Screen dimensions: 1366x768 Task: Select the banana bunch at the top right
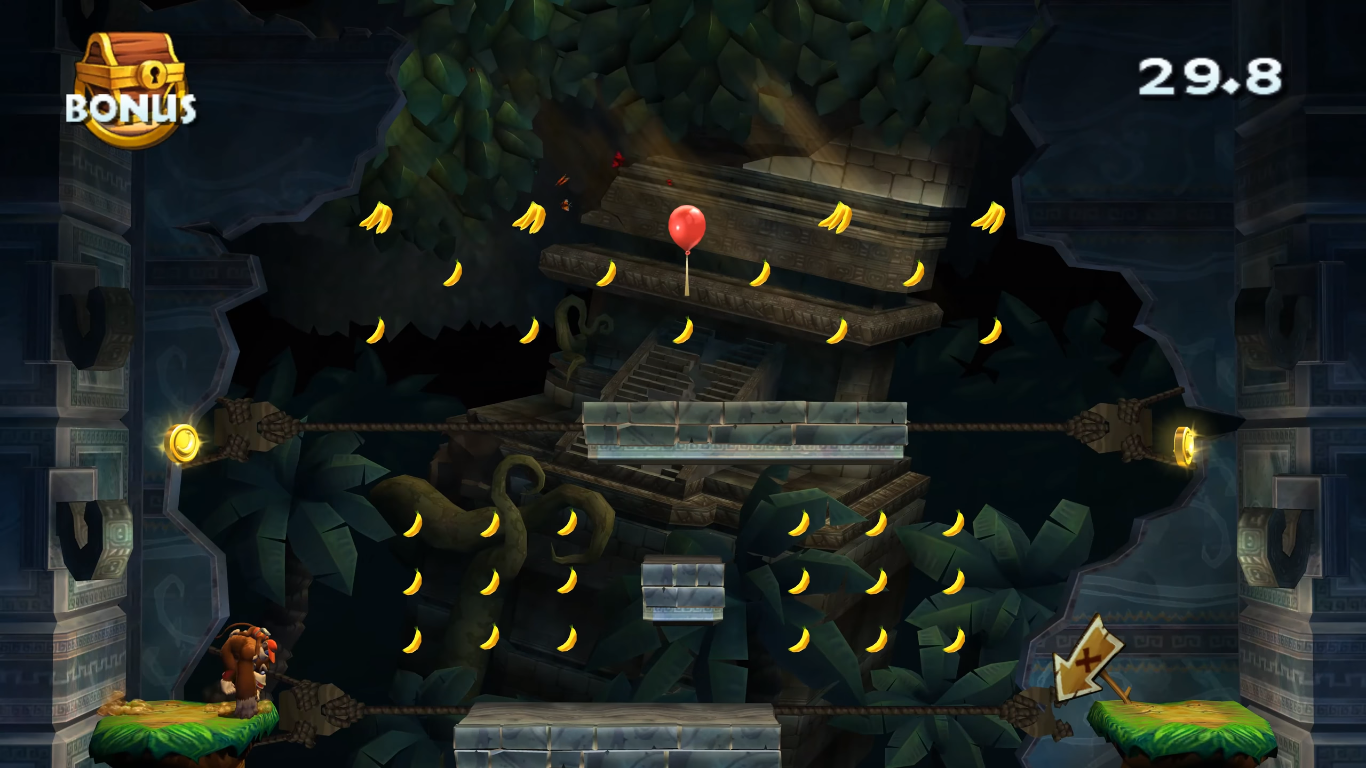click(x=988, y=216)
